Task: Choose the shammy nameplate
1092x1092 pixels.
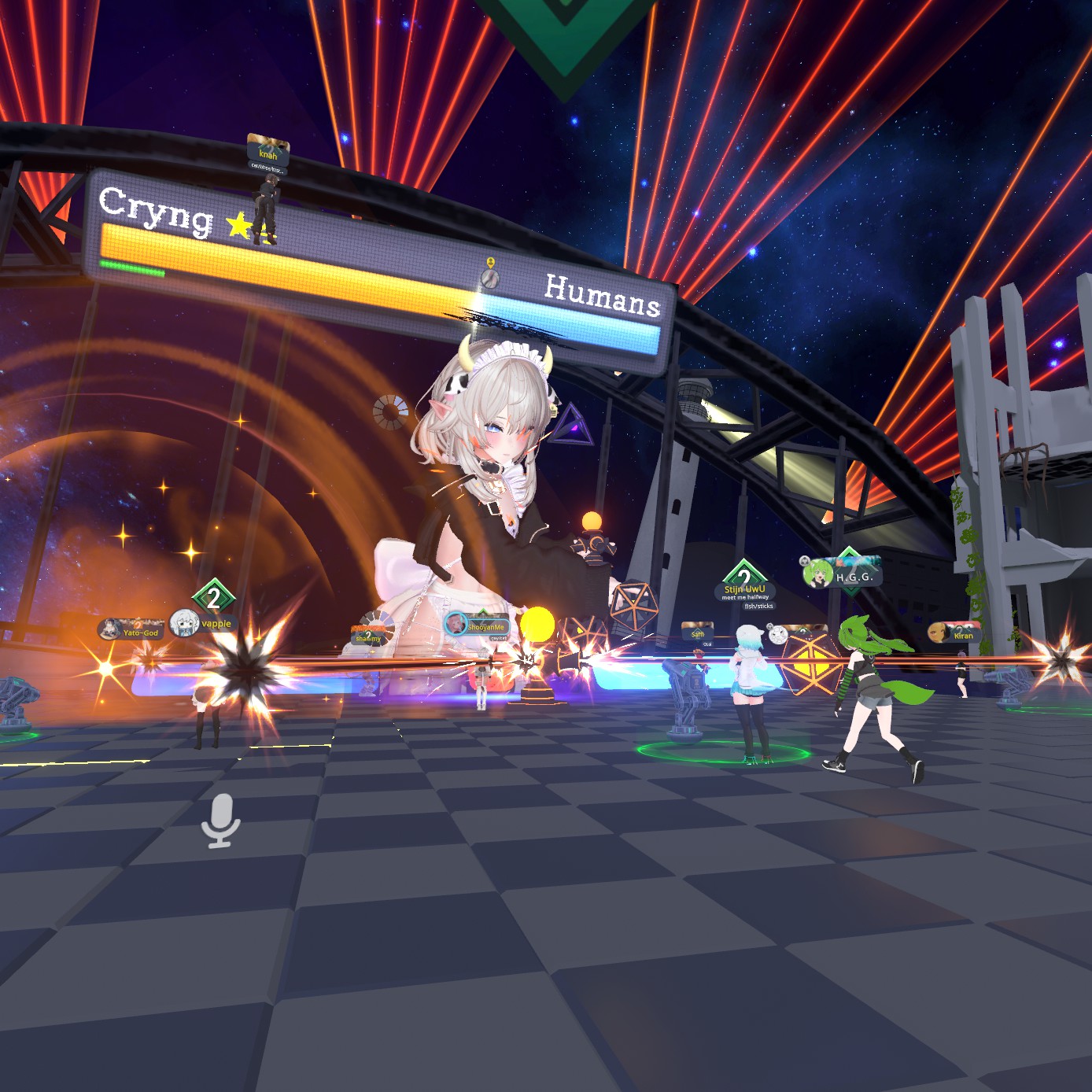Action: tap(369, 636)
